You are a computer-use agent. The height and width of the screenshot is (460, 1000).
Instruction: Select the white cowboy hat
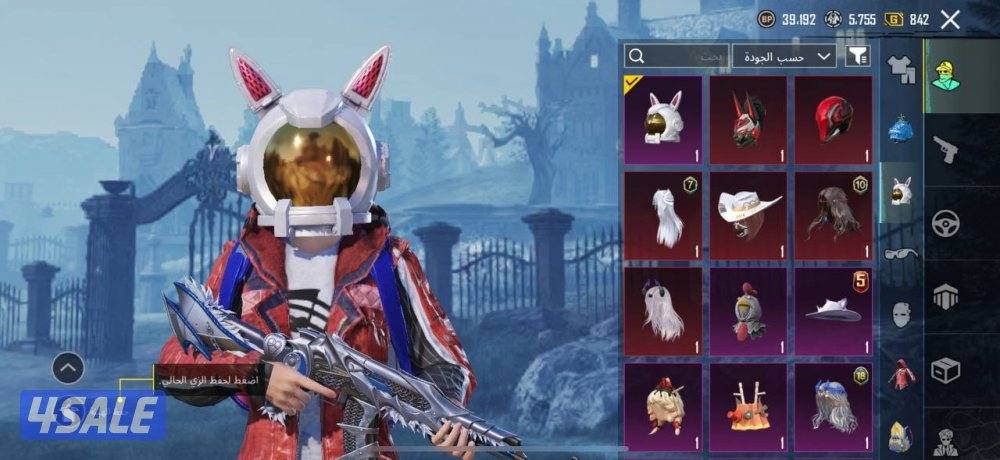[748, 215]
